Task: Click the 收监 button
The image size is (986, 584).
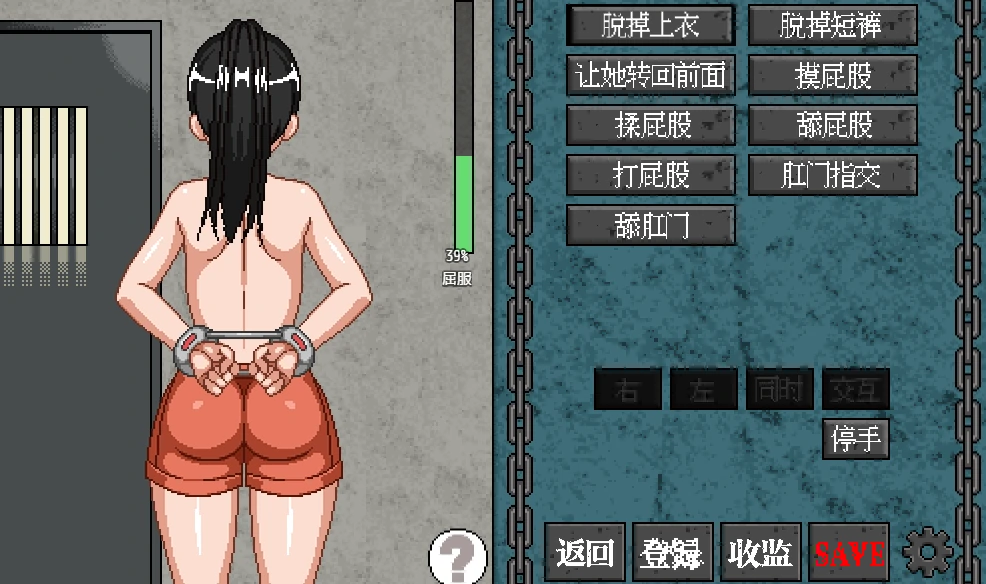Action: point(760,552)
